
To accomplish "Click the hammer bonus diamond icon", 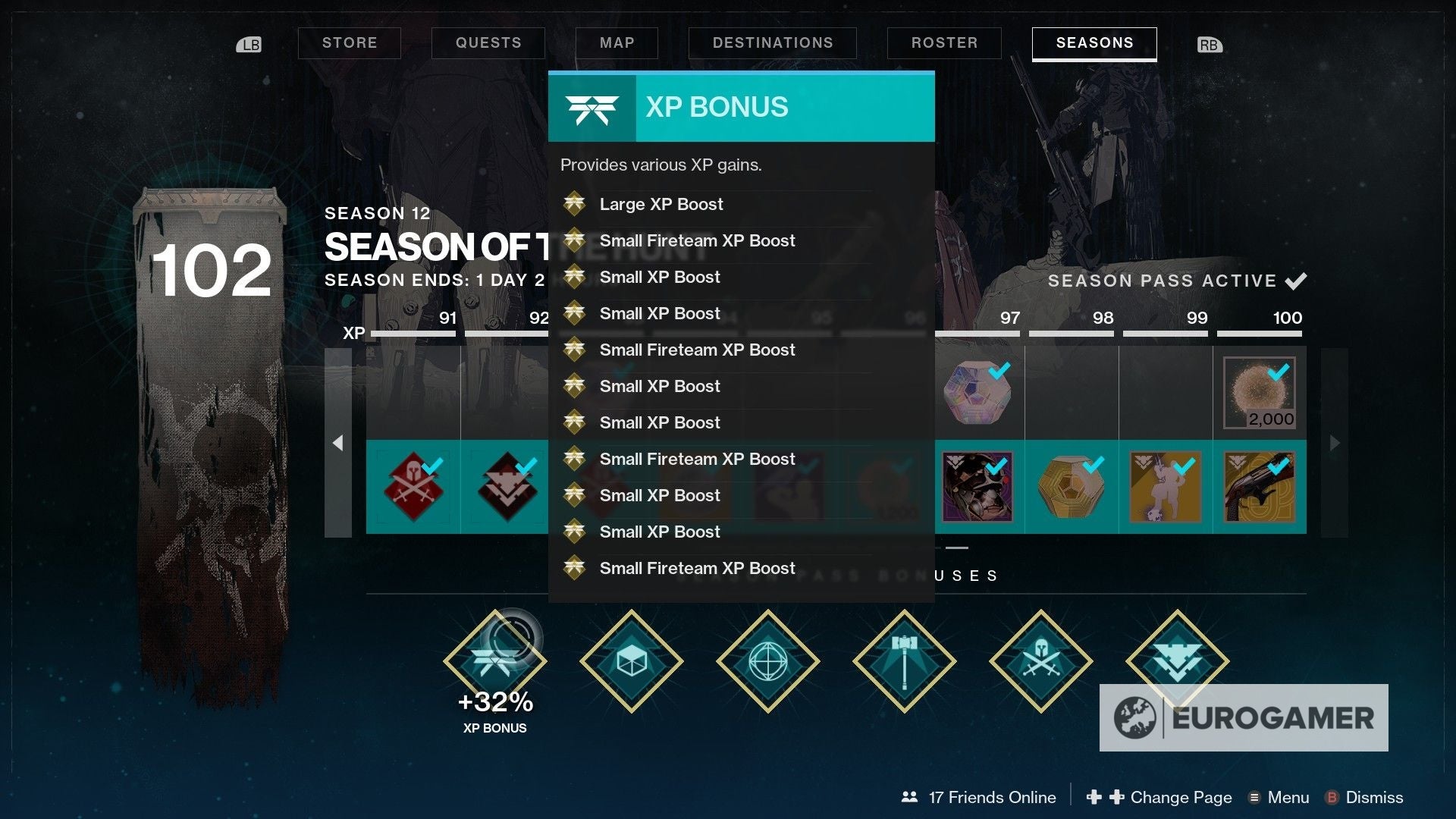I will coord(904,661).
